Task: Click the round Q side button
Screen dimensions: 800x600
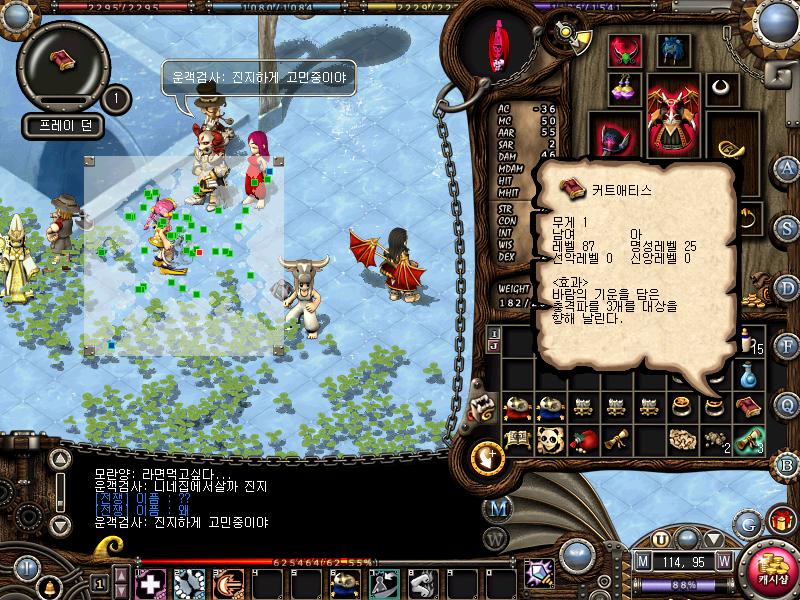Action: 787,404
